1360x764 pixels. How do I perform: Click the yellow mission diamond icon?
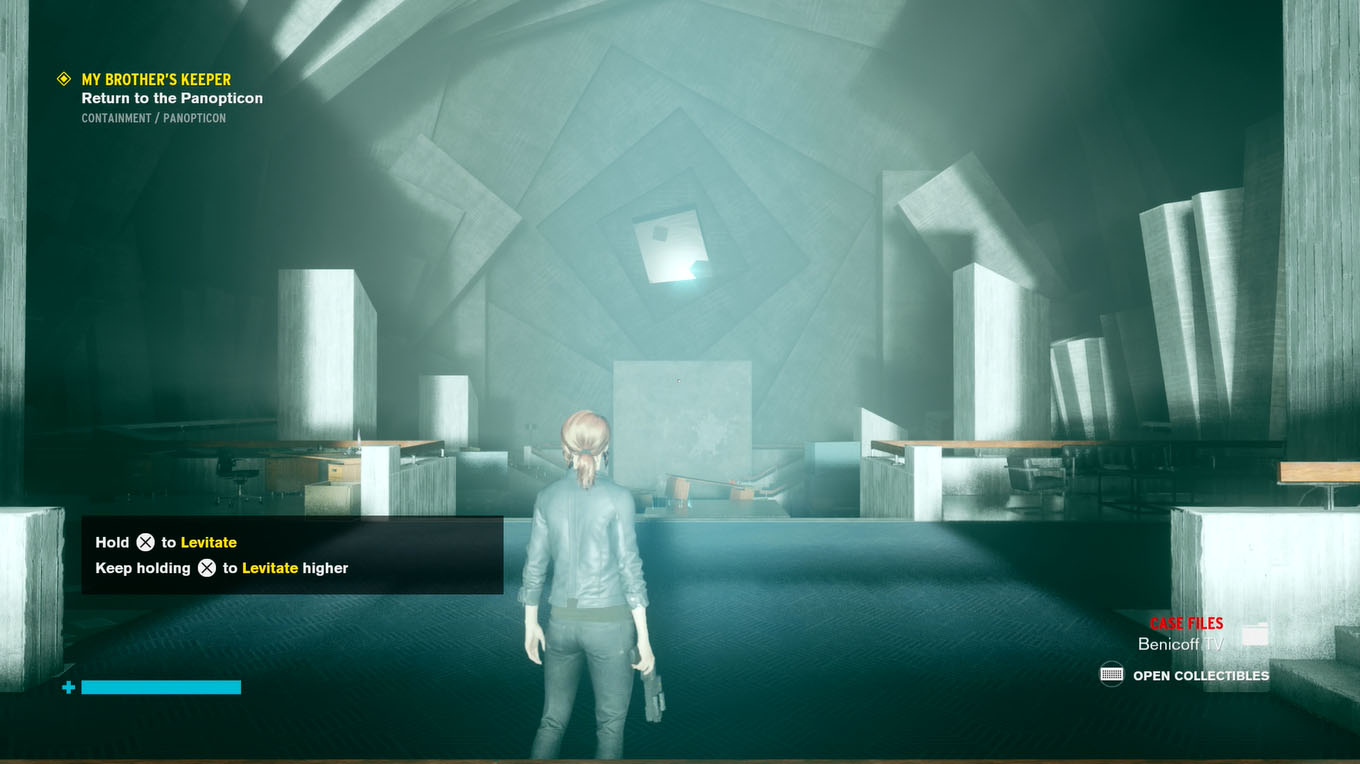(63, 78)
